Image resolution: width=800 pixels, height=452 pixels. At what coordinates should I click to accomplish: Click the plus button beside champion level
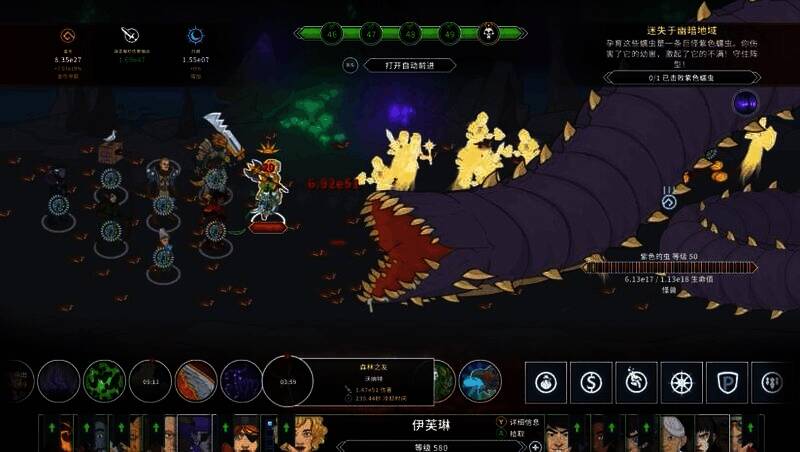(536, 446)
